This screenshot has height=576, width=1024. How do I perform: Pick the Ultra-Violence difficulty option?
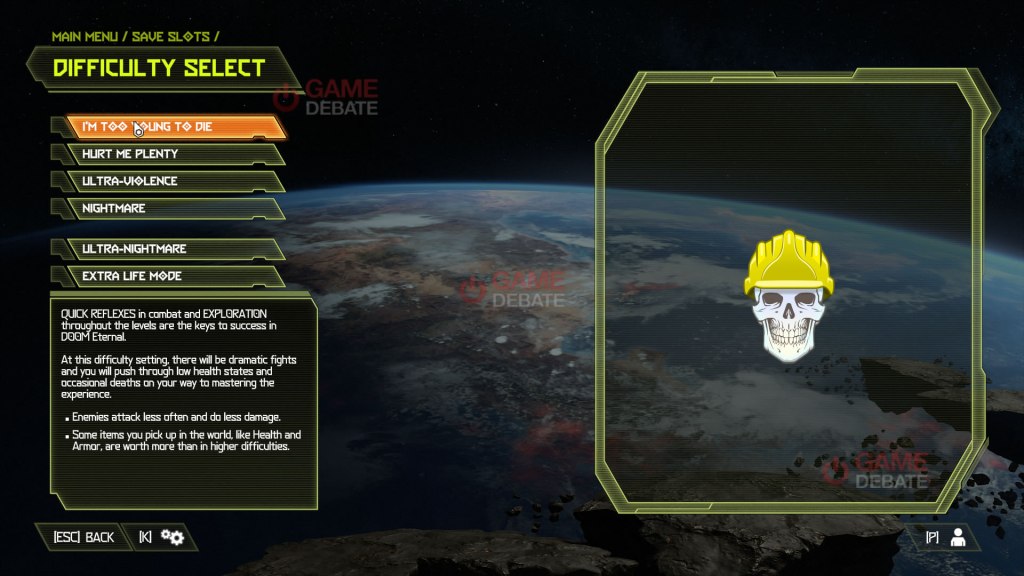[x=170, y=181]
